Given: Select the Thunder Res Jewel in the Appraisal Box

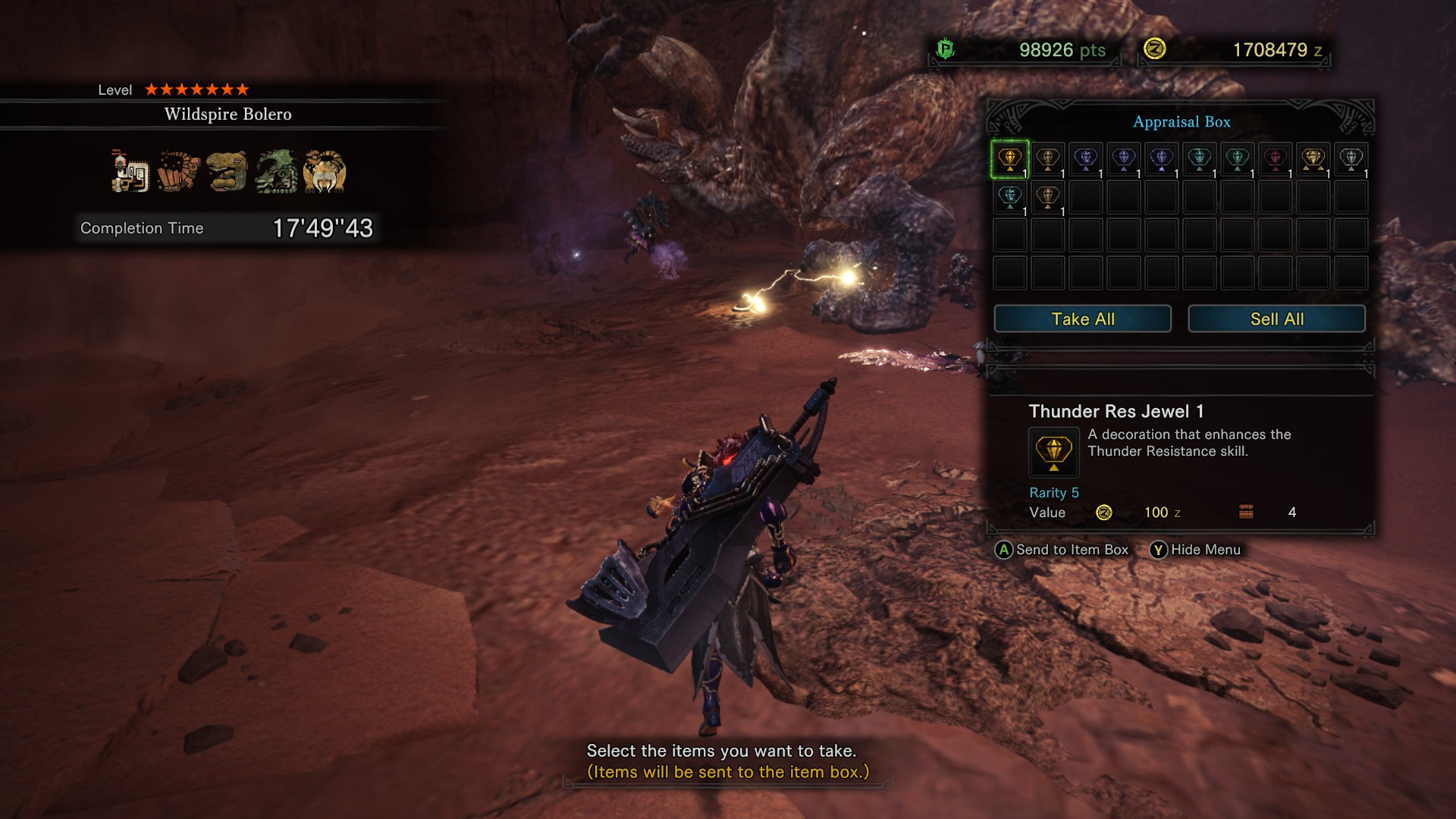Looking at the screenshot, I should tap(1009, 160).
